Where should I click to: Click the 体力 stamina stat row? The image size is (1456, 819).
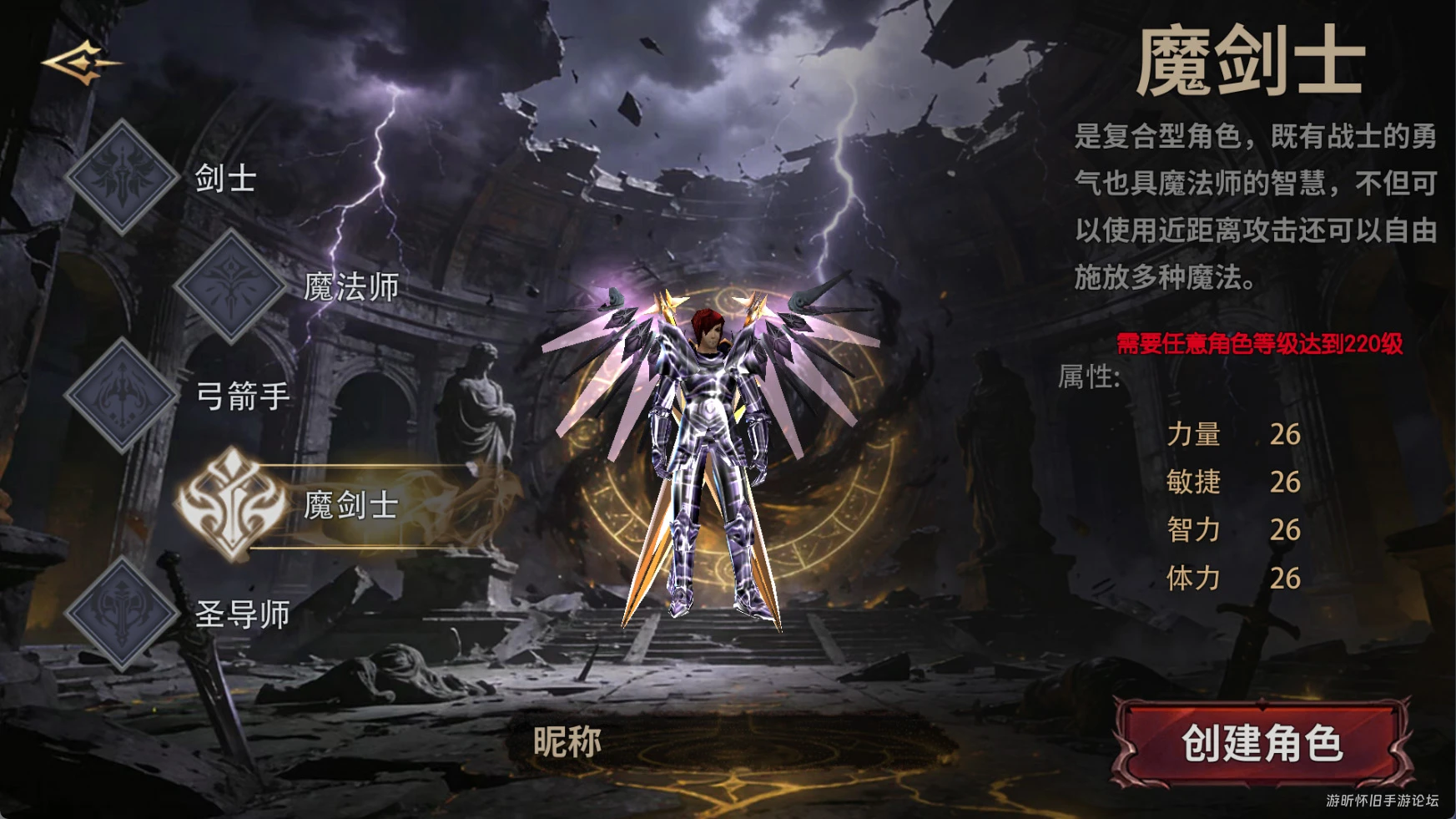point(1235,577)
